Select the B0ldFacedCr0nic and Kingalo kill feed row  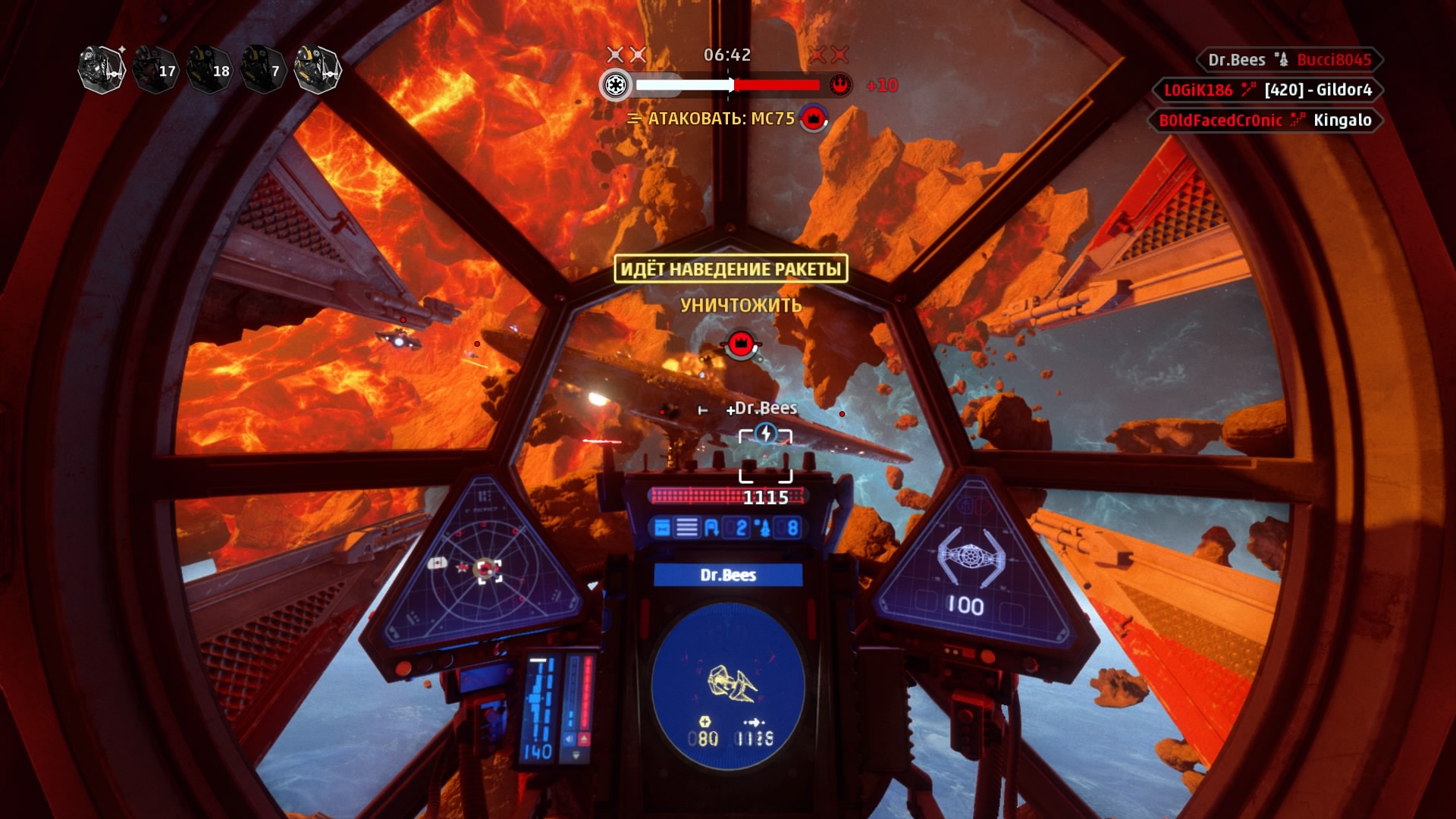(1265, 121)
